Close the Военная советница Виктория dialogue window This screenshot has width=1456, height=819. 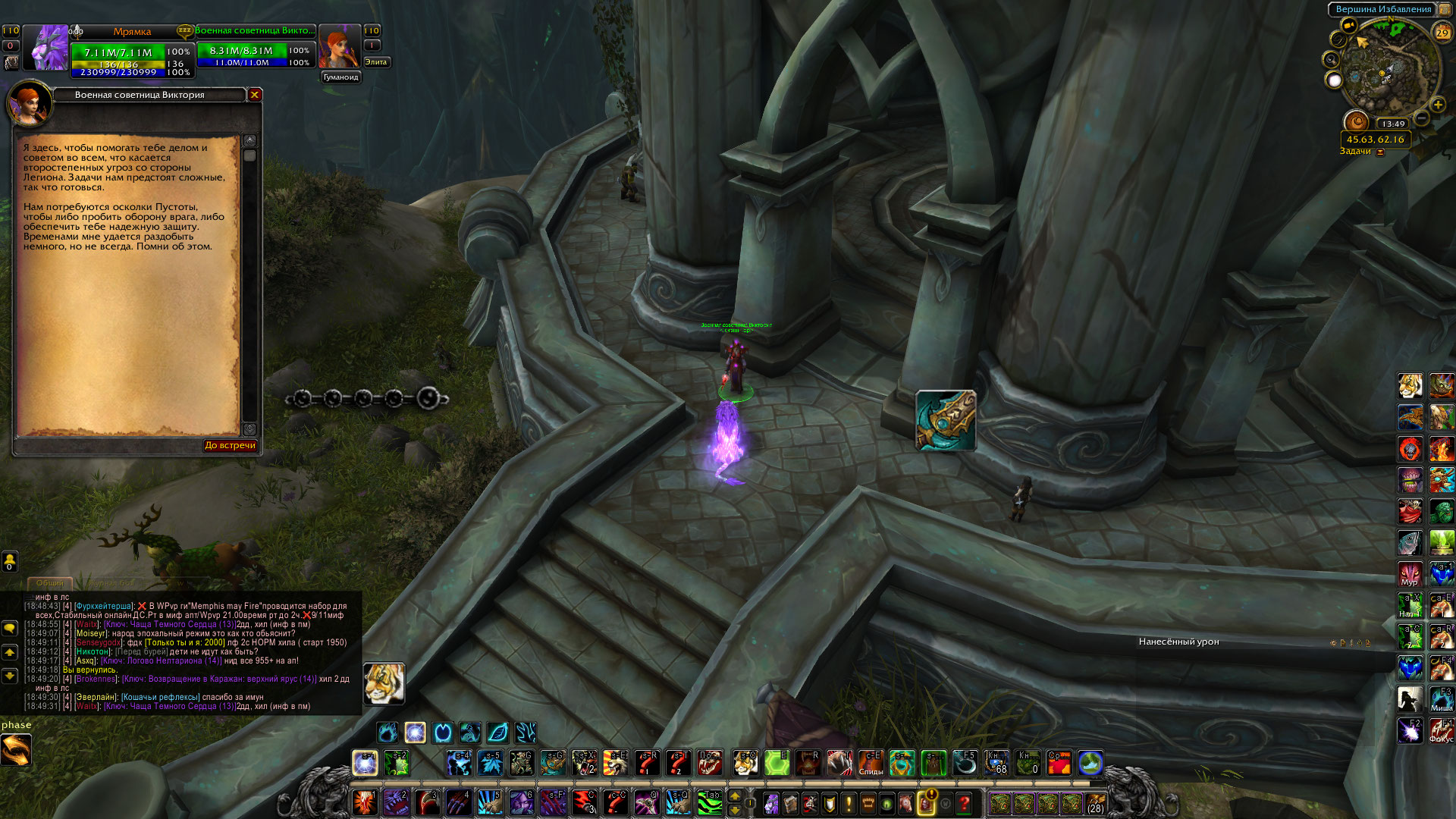click(255, 95)
